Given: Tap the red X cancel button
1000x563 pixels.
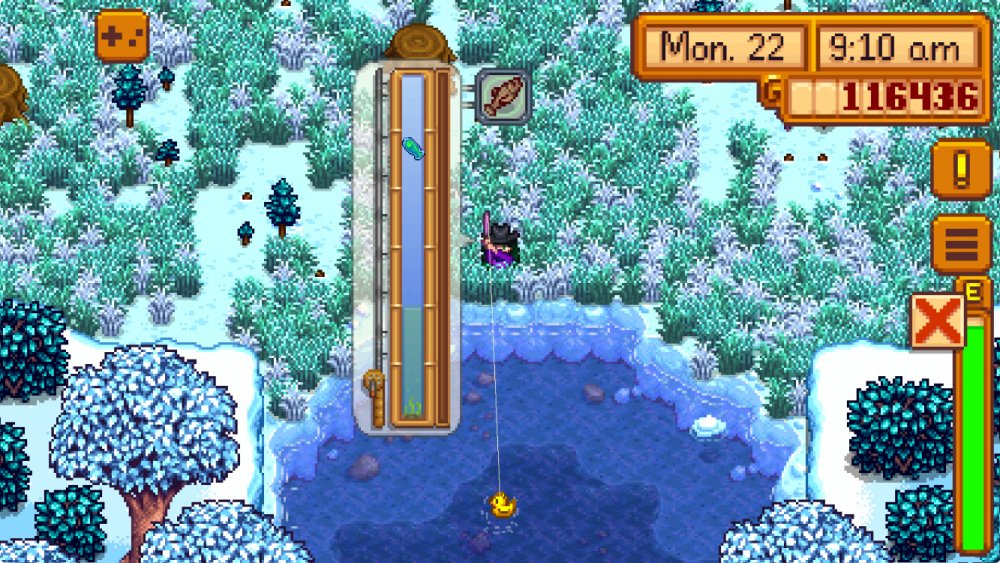Looking at the screenshot, I should (x=937, y=321).
